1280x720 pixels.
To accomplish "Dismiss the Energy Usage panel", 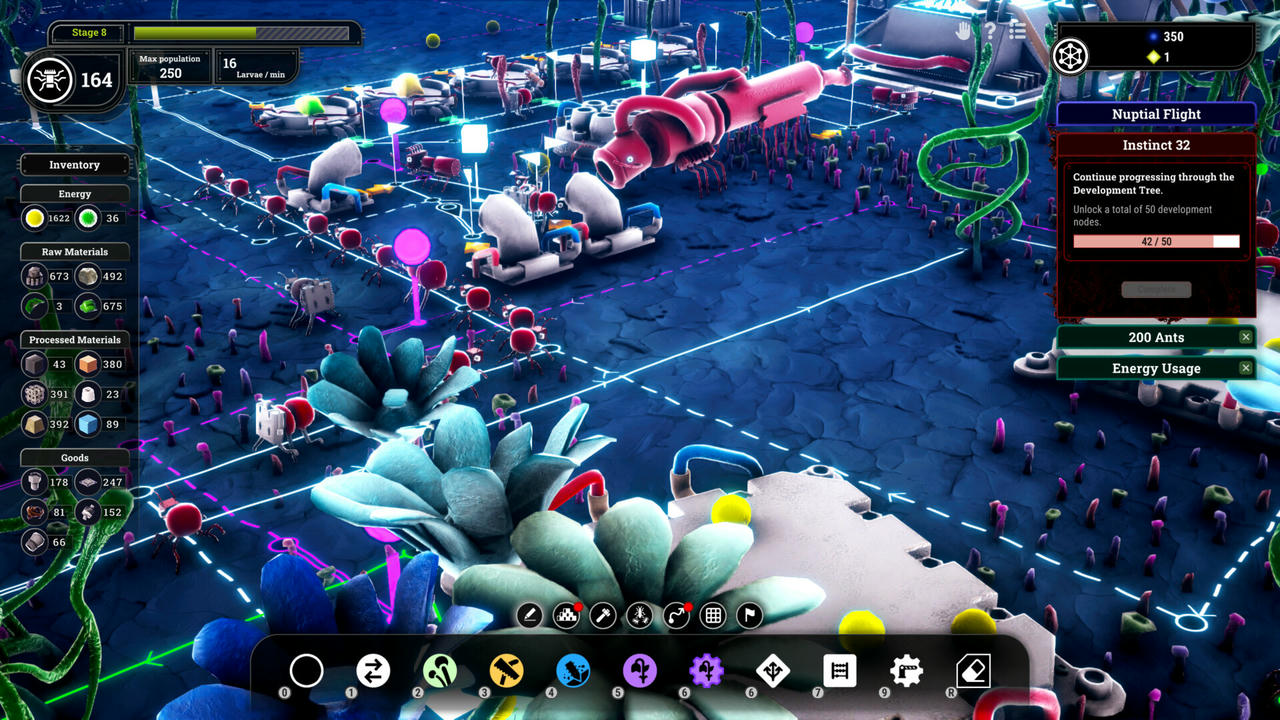I will [1245, 368].
